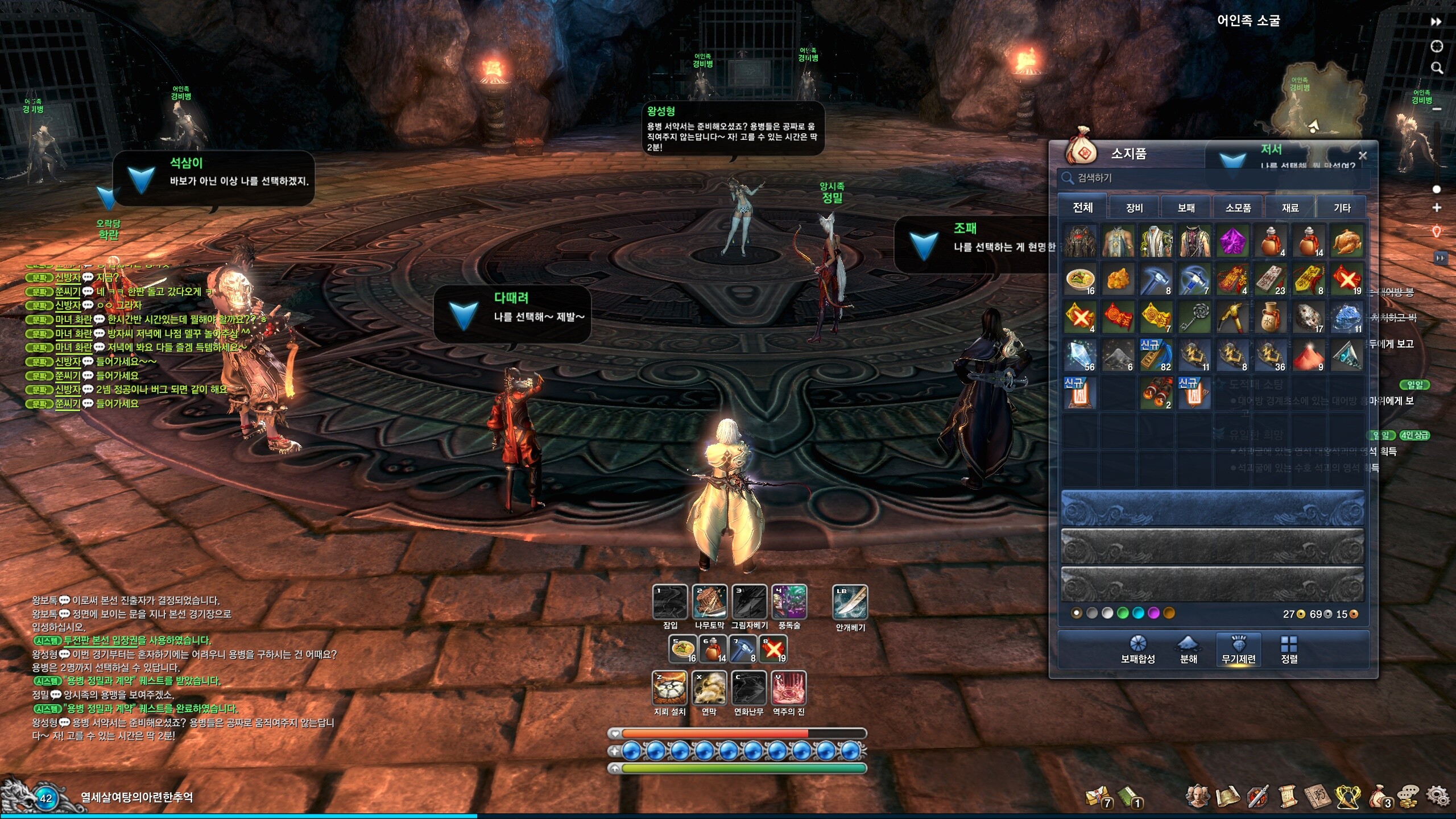Open settings via the gears icon
The image size is (1456, 819).
tap(1438, 796)
